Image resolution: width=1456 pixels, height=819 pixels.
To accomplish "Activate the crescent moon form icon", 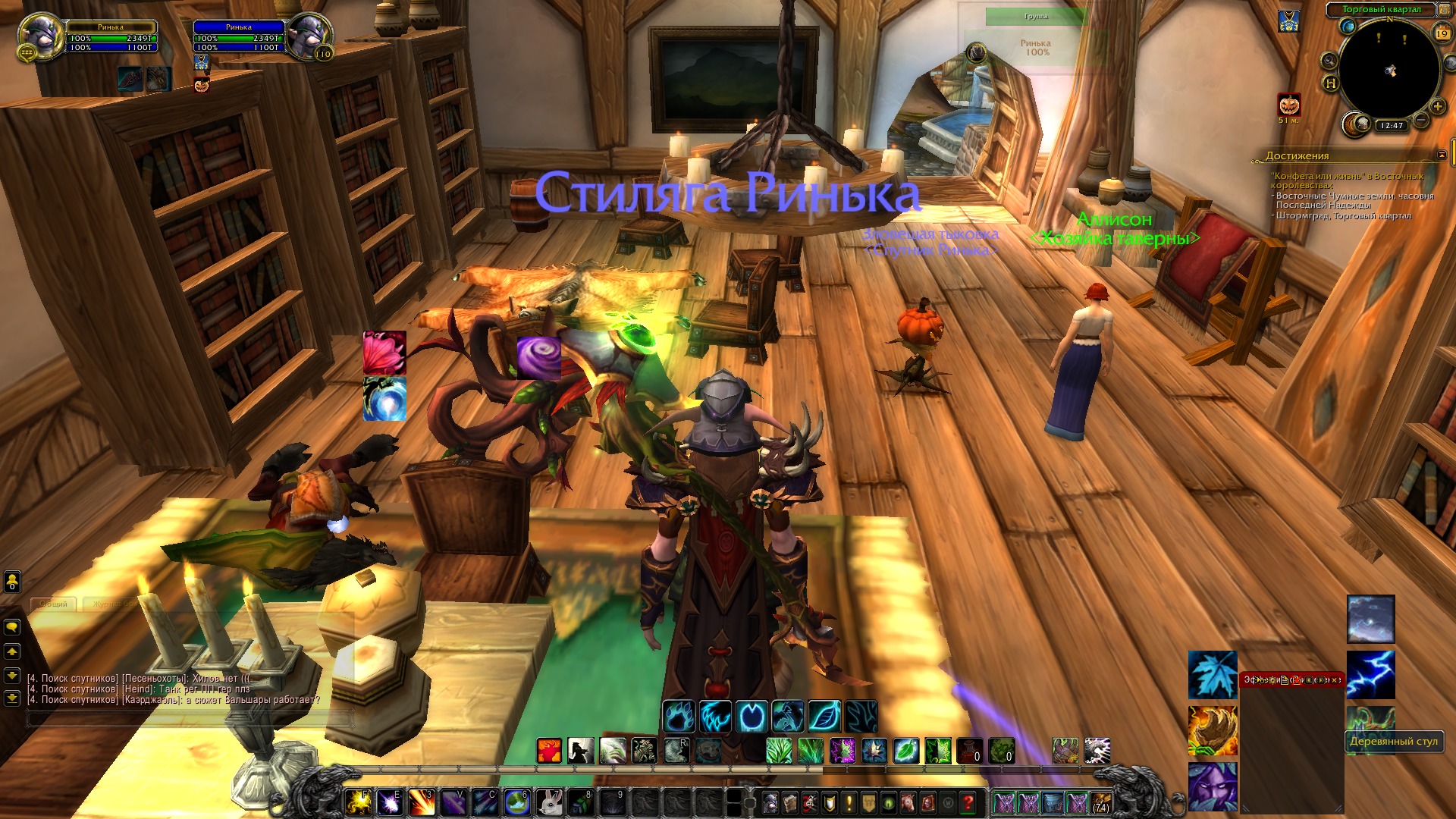I will (x=752, y=716).
